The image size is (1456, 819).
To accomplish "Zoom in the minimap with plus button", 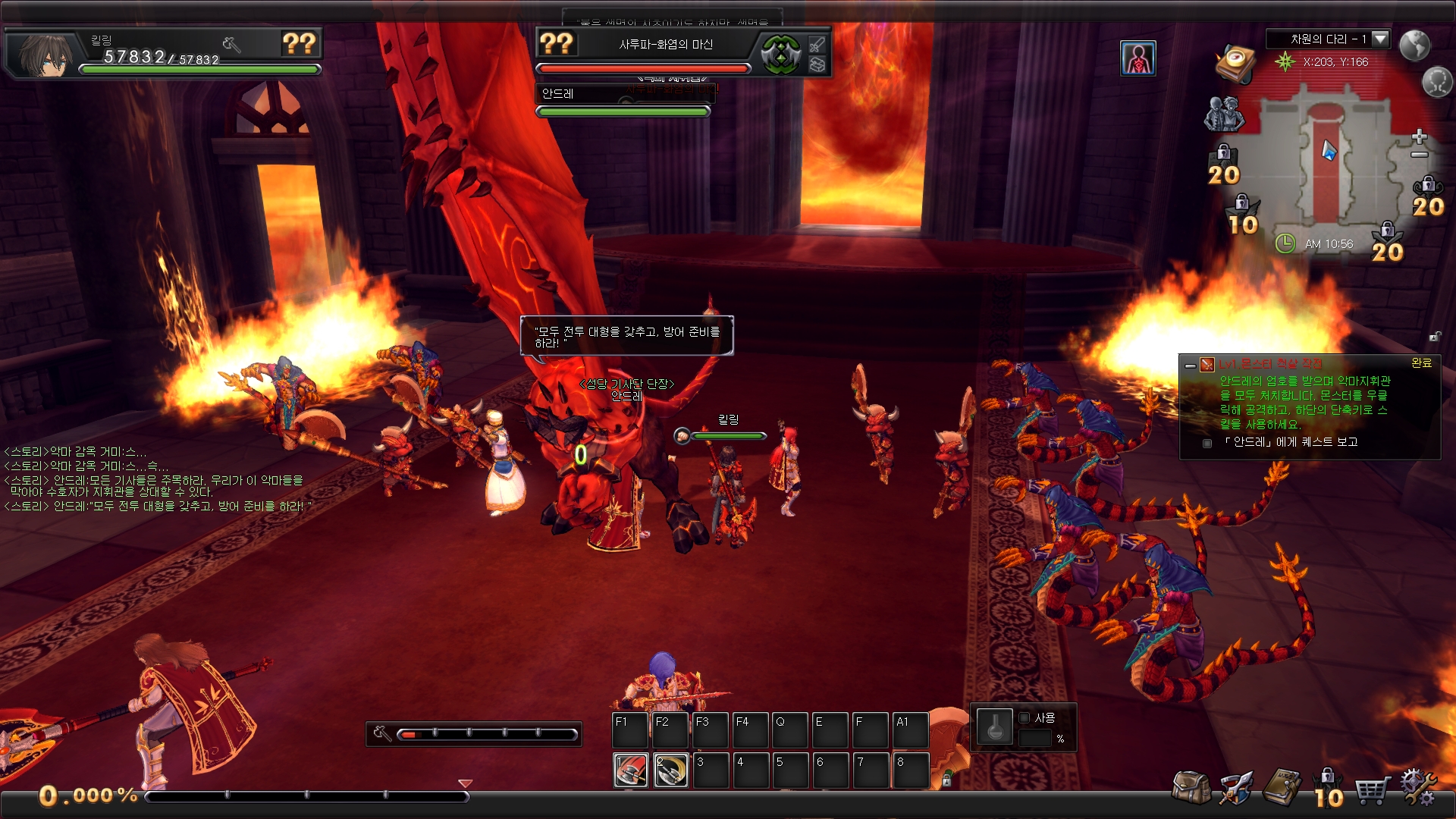I will pos(1420,136).
